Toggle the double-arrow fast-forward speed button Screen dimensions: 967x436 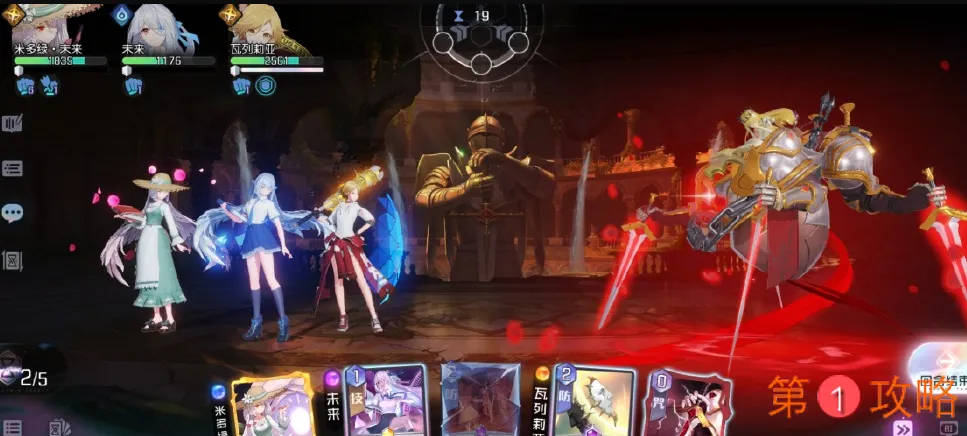point(904,427)
